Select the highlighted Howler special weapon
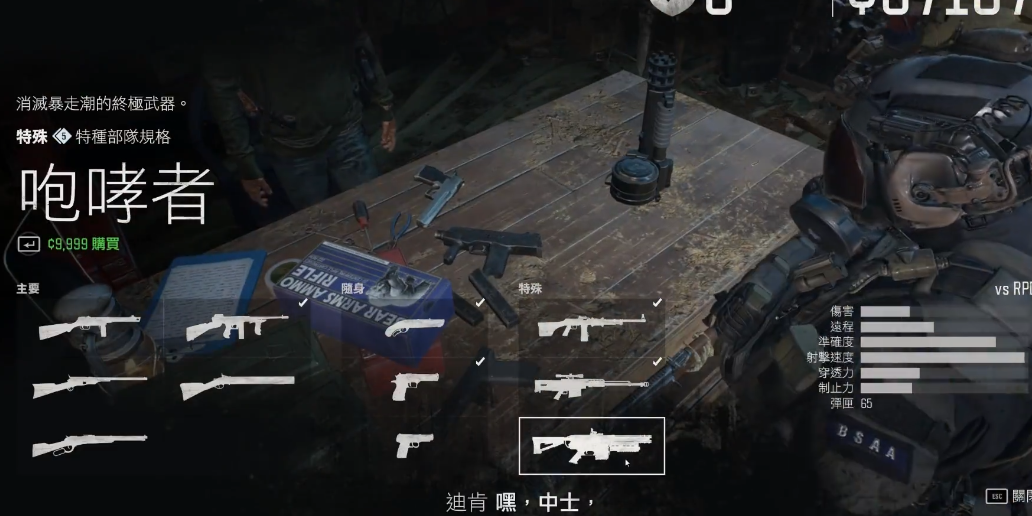 (592, 445)
